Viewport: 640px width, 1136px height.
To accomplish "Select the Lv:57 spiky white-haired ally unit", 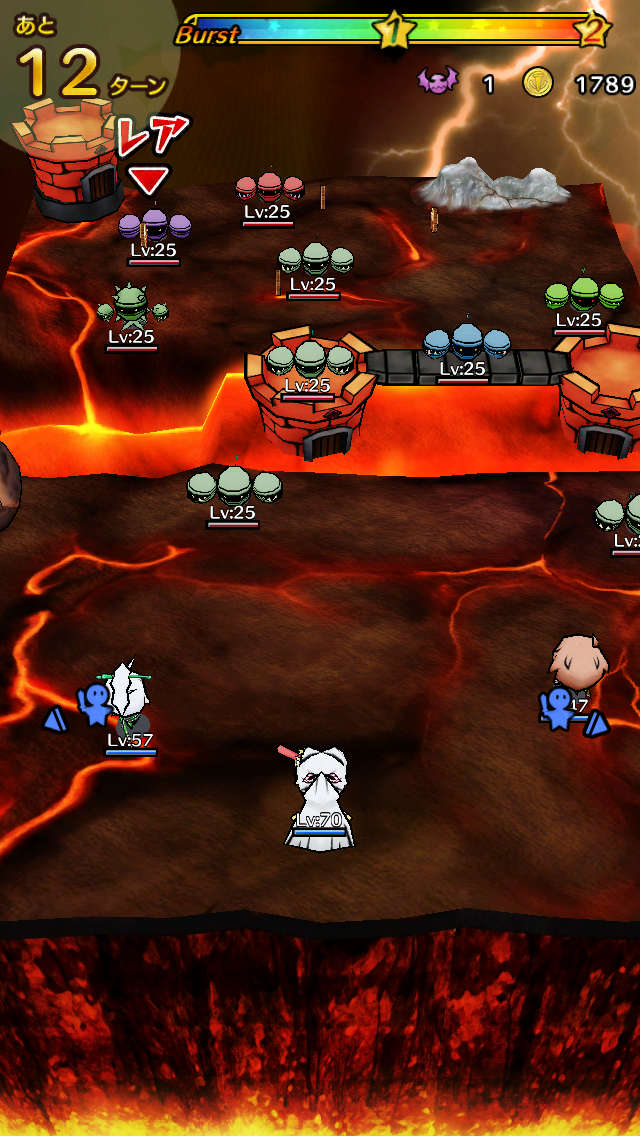I will coord(128,700).
